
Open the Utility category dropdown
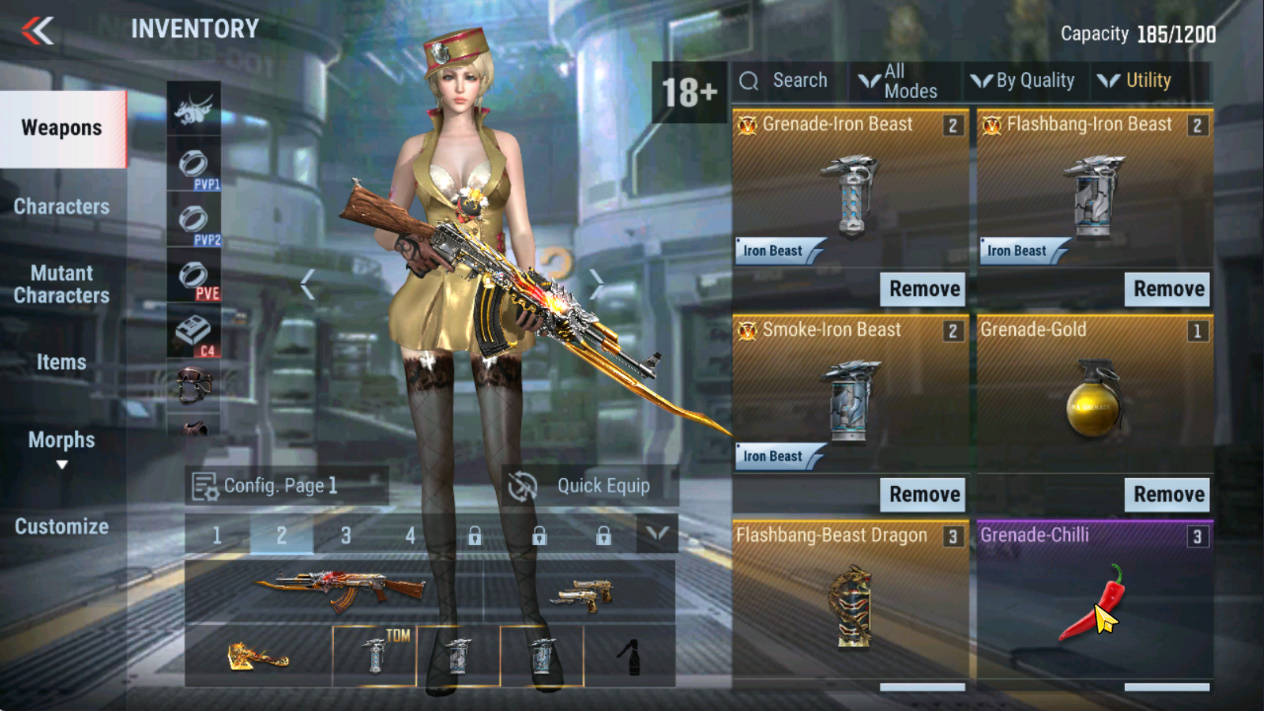(x=1136, y=81)
